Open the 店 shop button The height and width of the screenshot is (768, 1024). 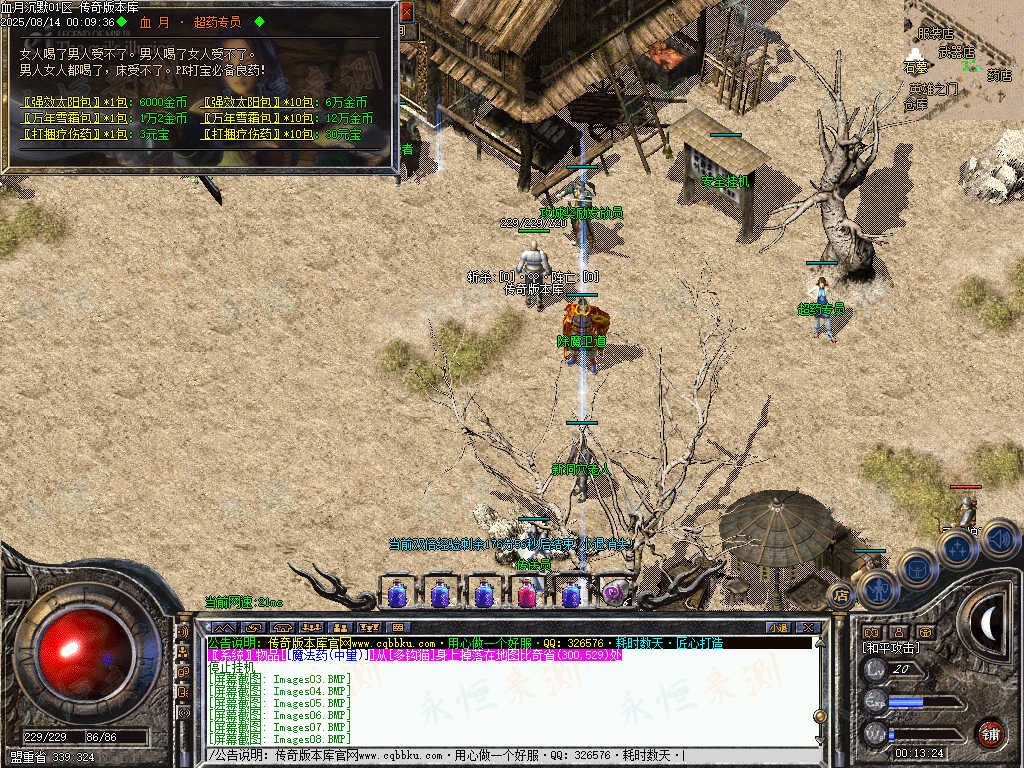coord(840,596)
